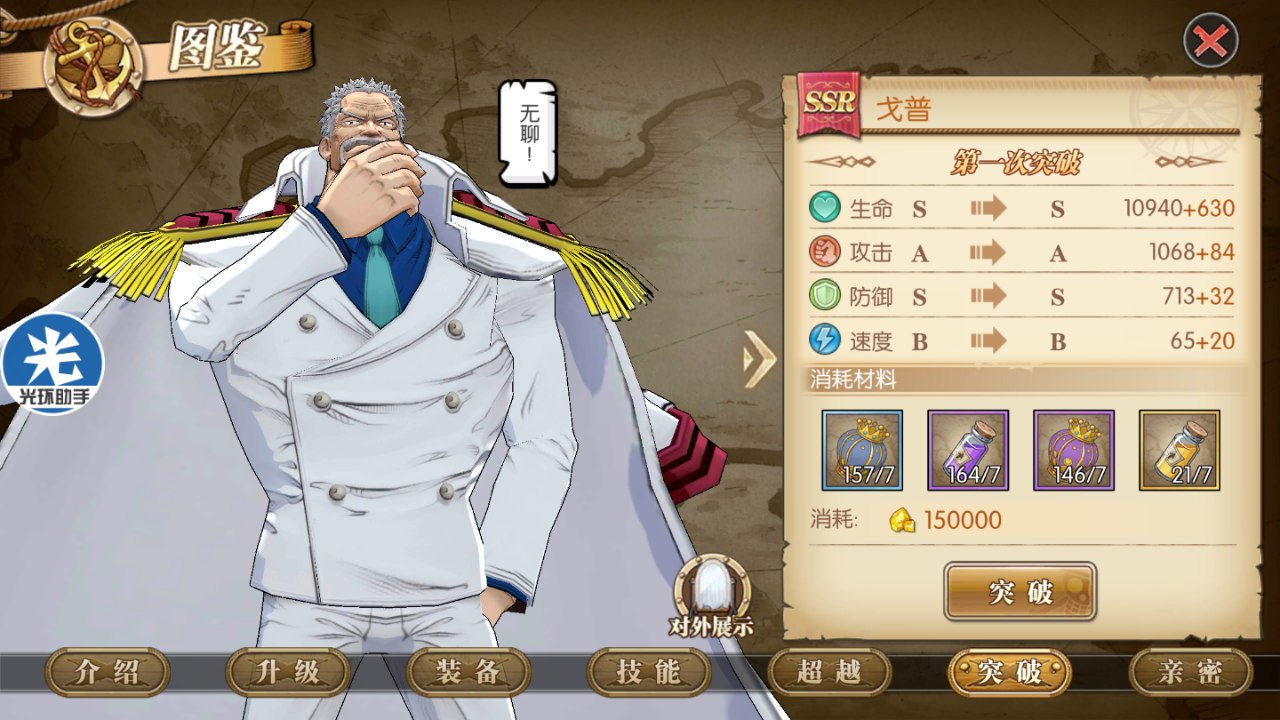Check the yellow potion bottle material 21/7
The width and height of the screenshot is (1280, 720).
coord(1179,450)
